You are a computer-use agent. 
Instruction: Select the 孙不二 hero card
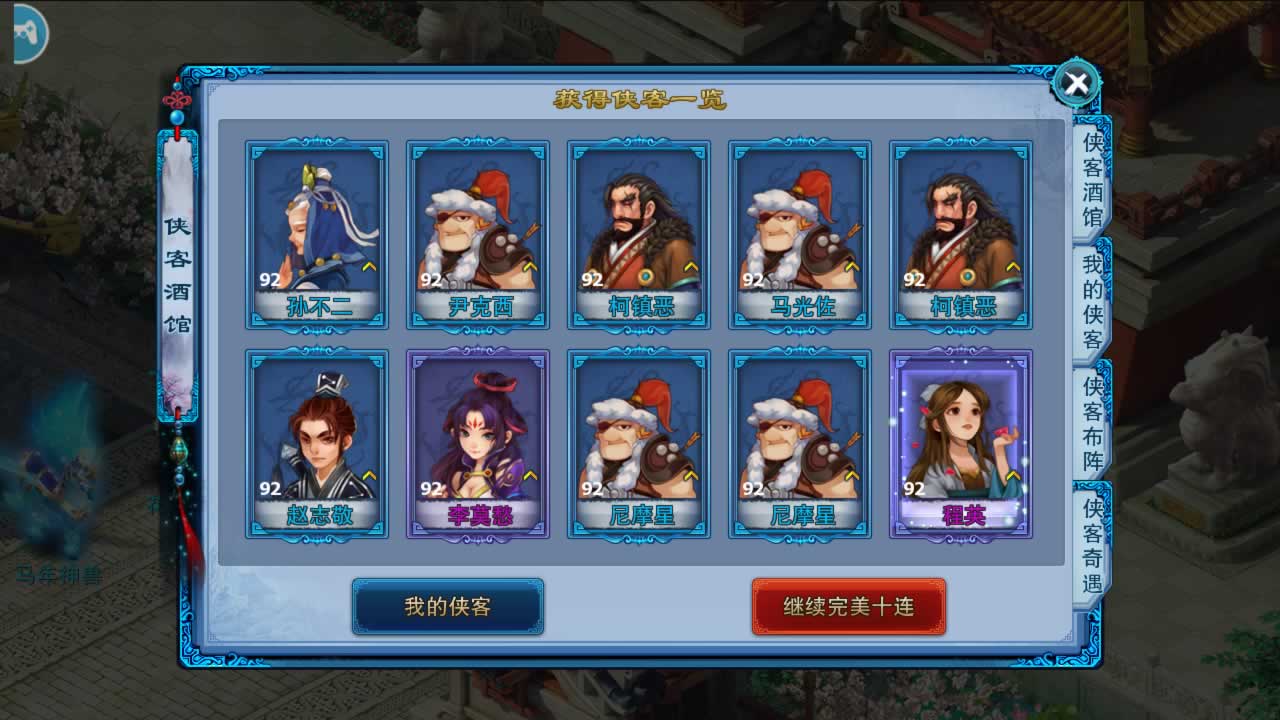[317, 235]
